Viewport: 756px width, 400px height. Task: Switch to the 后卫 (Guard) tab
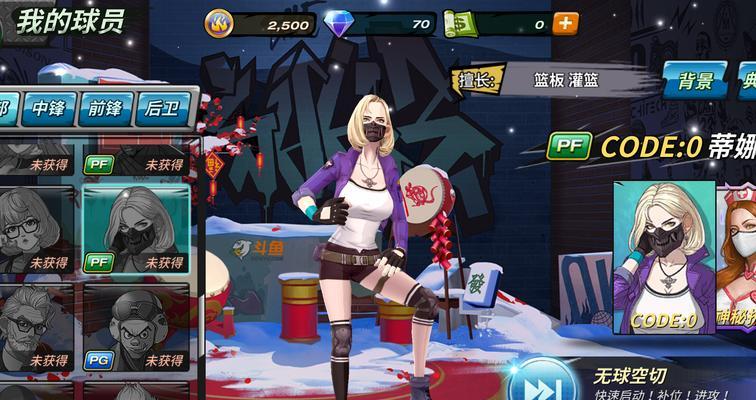[160, 108]
